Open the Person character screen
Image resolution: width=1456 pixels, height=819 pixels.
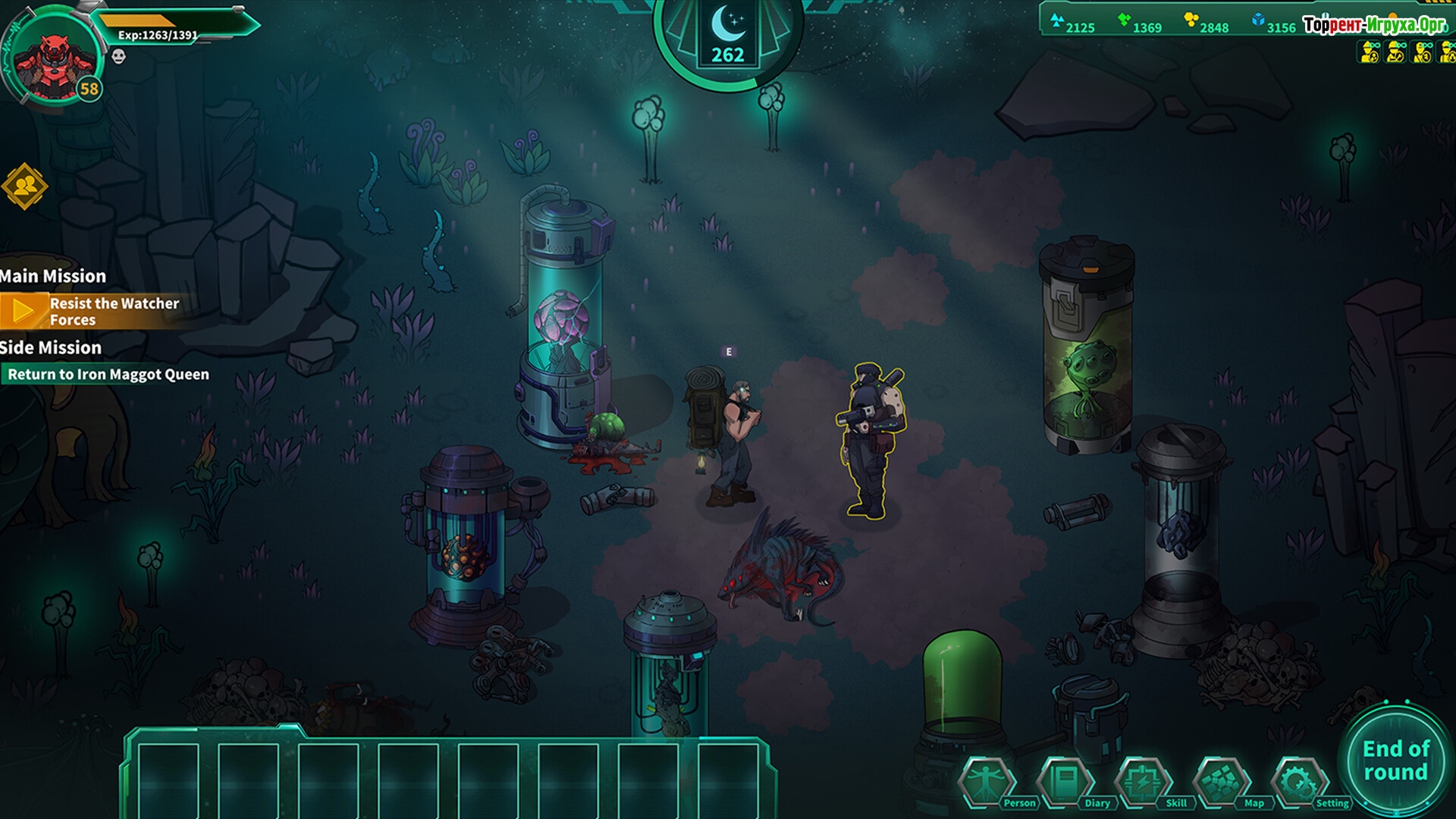coord(987,781)
